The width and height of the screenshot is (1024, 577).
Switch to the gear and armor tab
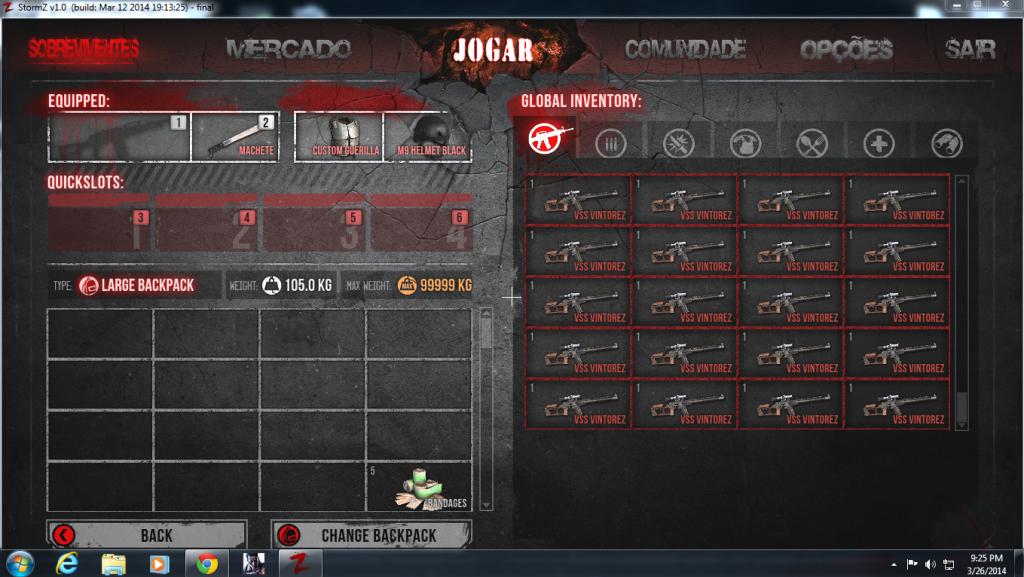pyautogui.click(x=745, y=144)
